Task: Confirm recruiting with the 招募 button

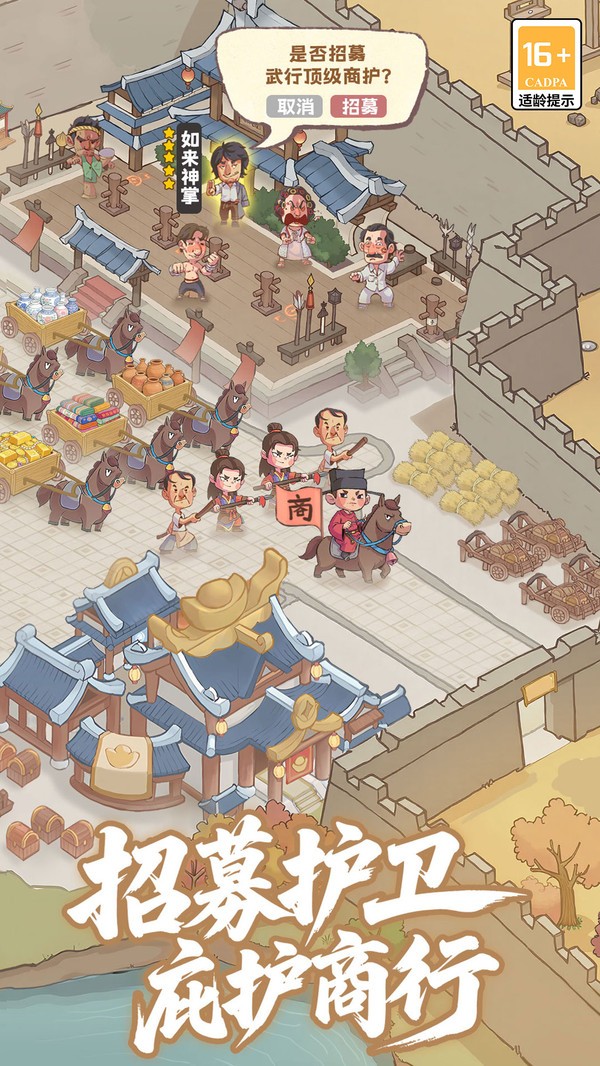Action: (357, 106)
